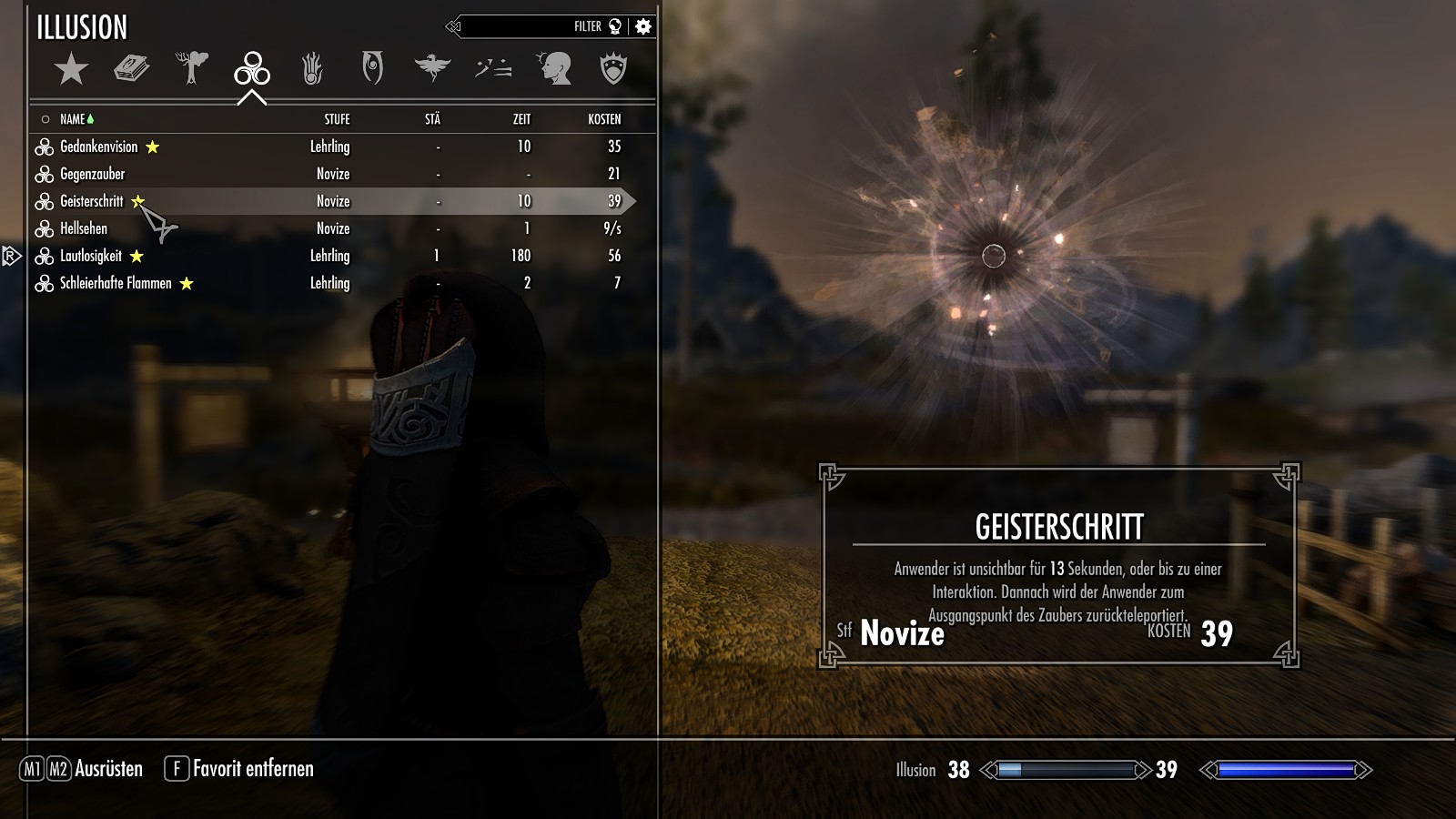1456x819 pixels.
Task: Open the Restoration winged icon tab
Action: pos(432,68)
